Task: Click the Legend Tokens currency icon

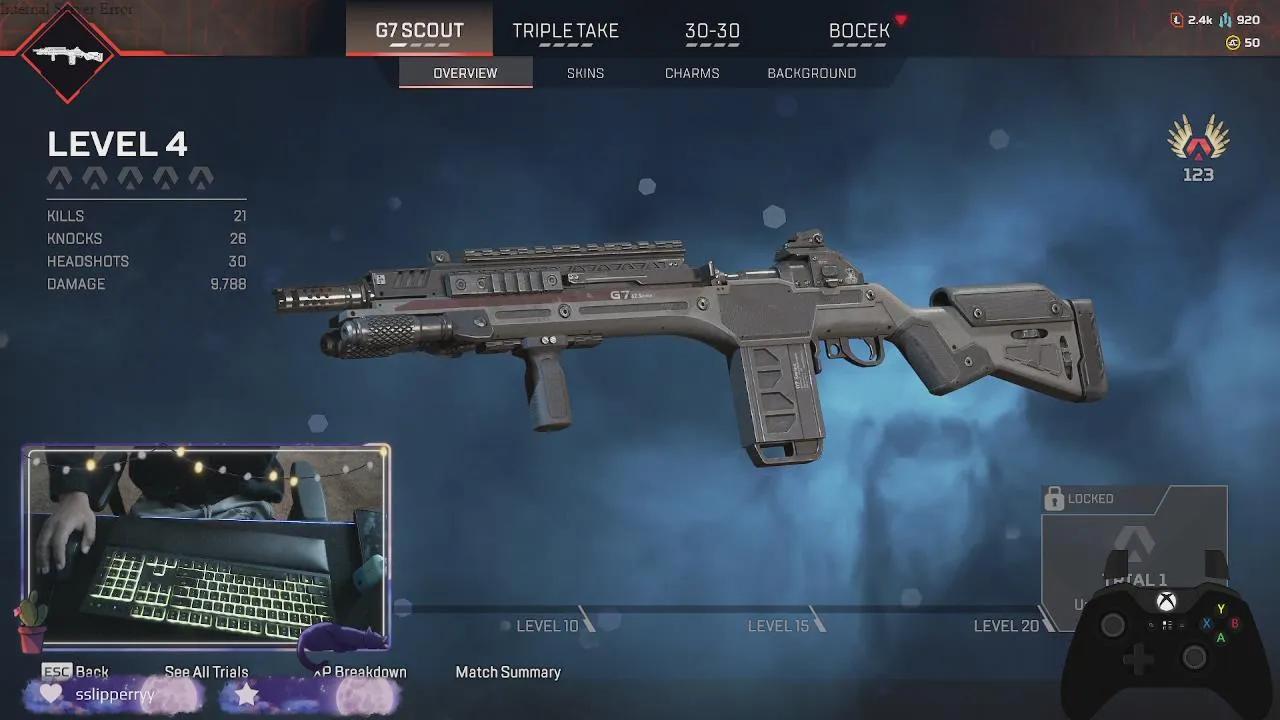Action: point(1177,19)
